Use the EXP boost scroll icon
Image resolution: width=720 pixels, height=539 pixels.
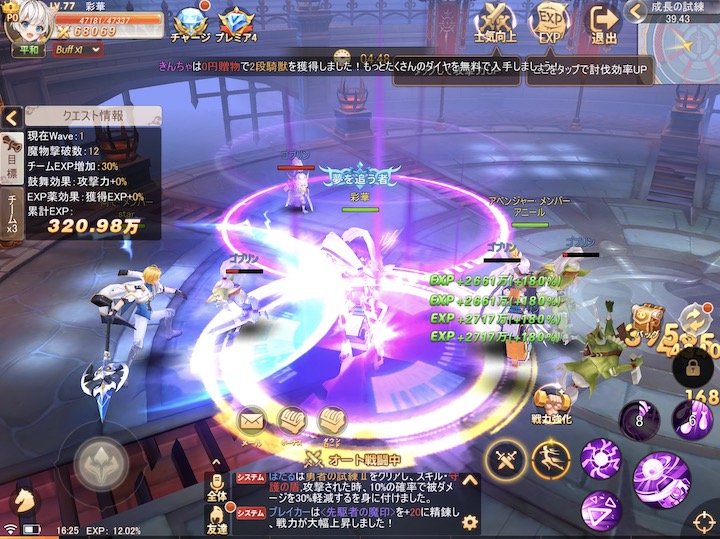pyautogui.click(x=550, y=22)
